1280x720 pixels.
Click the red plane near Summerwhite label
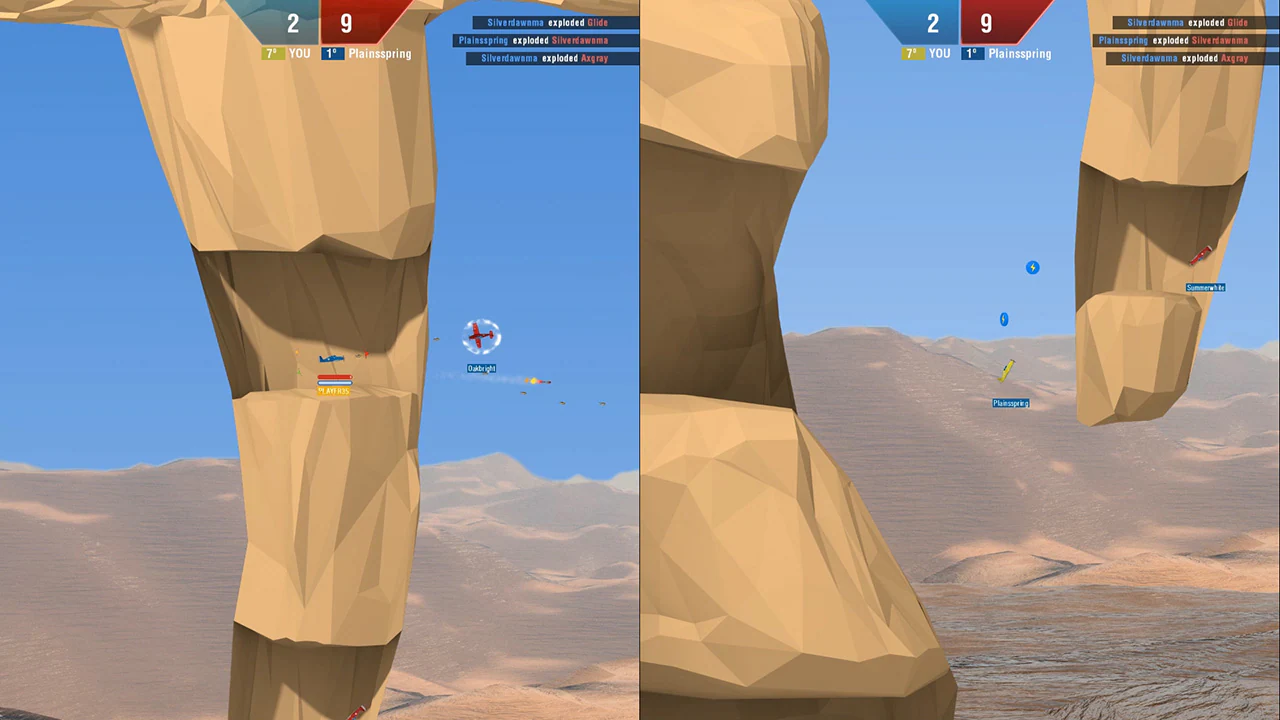[x=1202, y=256]
